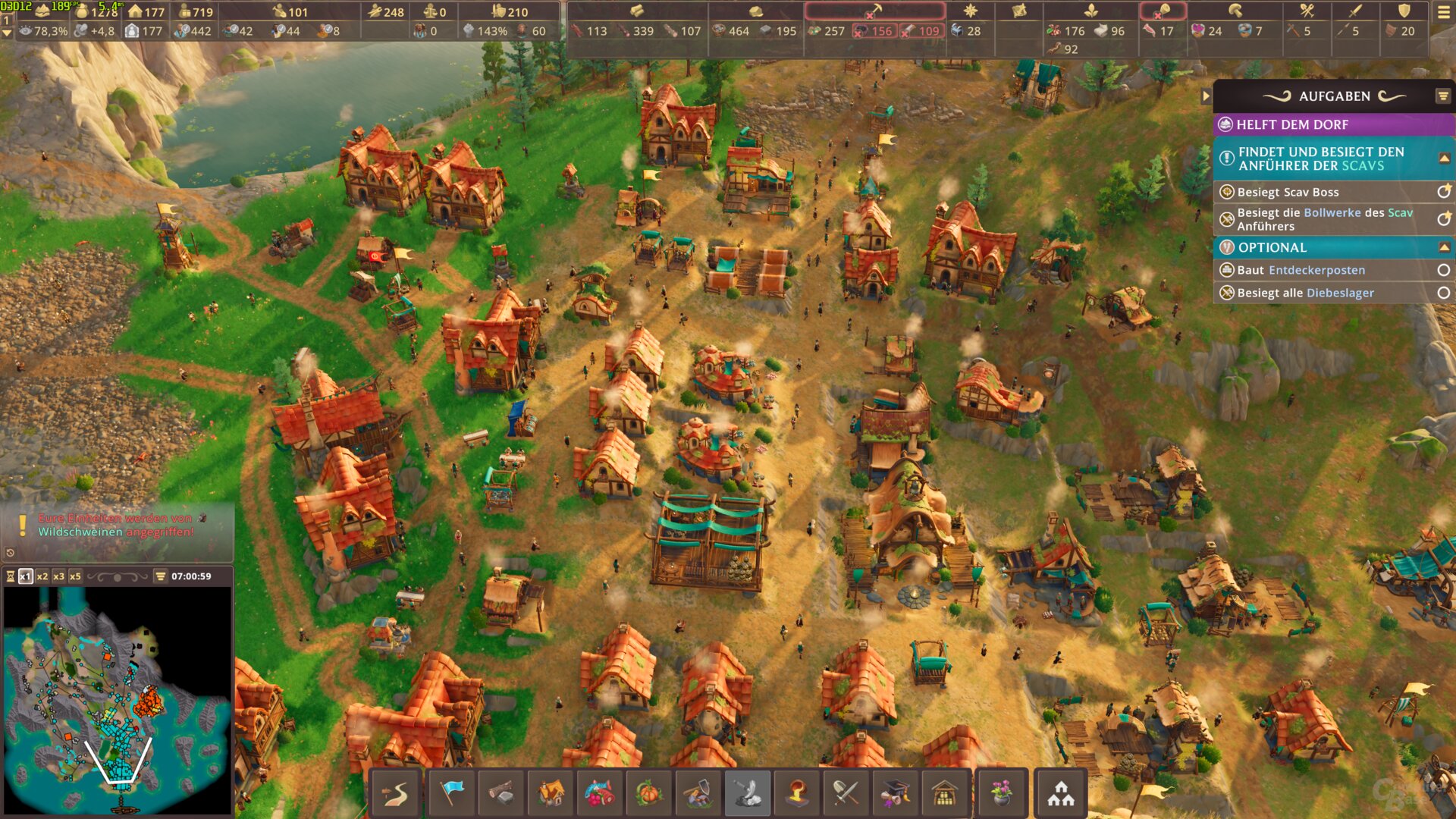Select the 'Besiegt Scav Boss' objective
This screenshot has height=819, width=1456.
1288,192
